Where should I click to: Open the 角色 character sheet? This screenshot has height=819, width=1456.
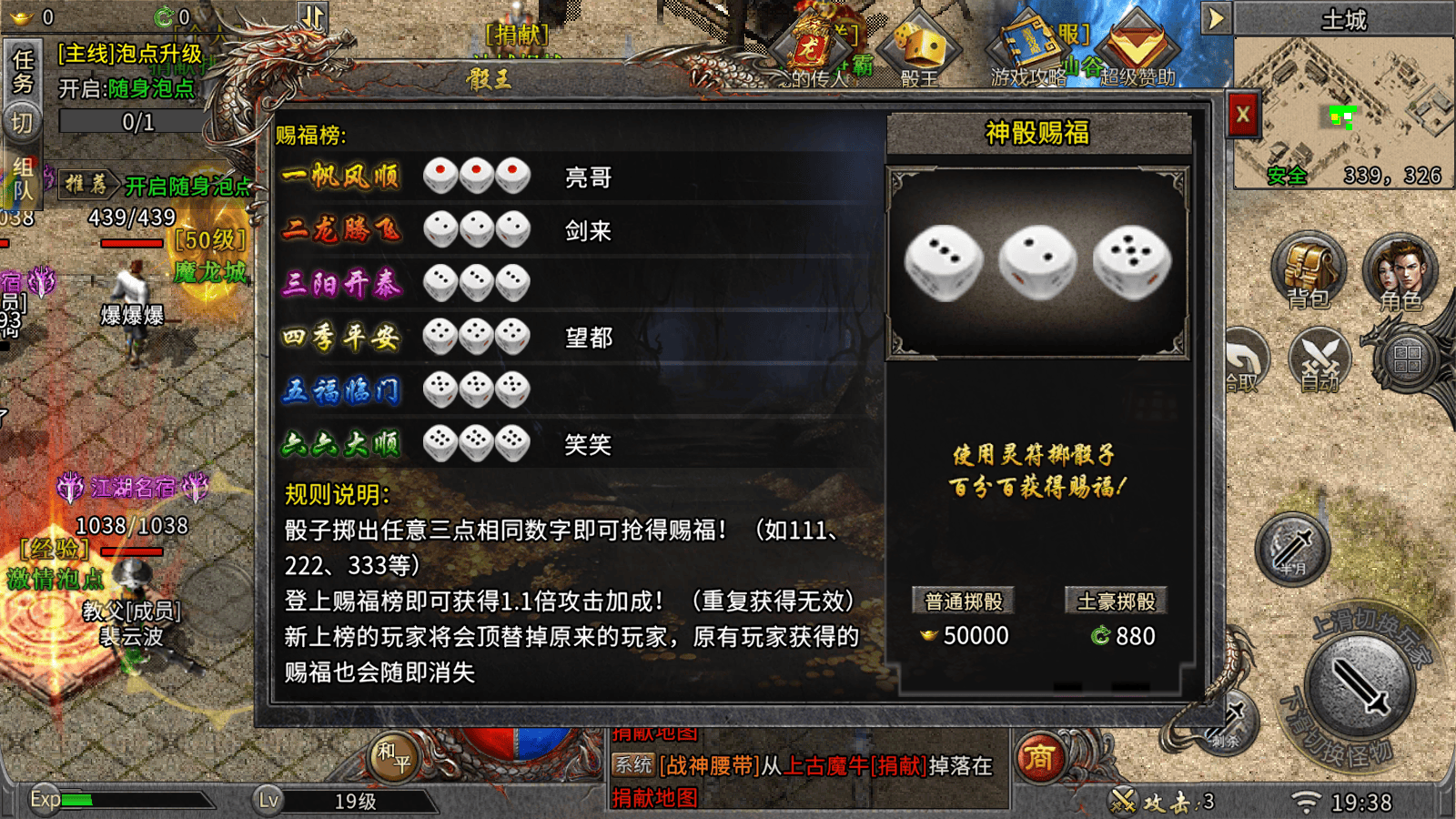pos(1400,271)
